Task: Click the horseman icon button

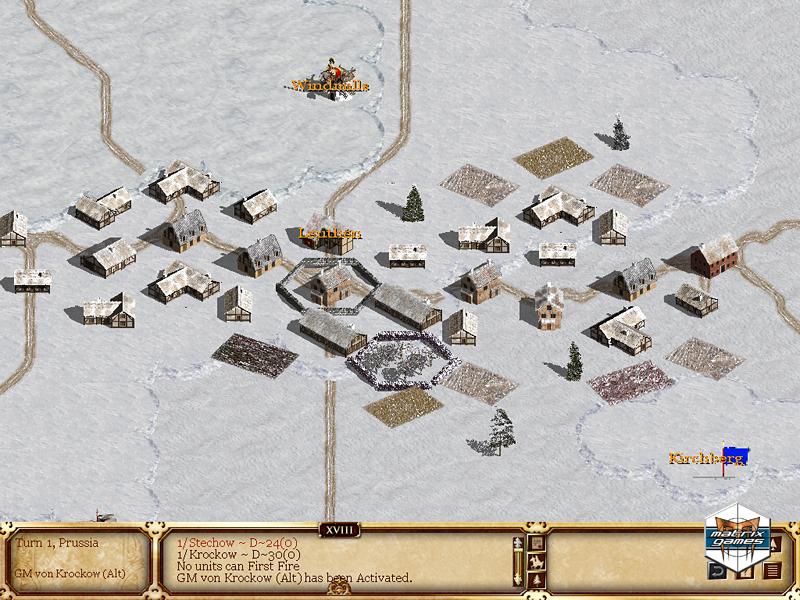Action: [x=536, y=560]
